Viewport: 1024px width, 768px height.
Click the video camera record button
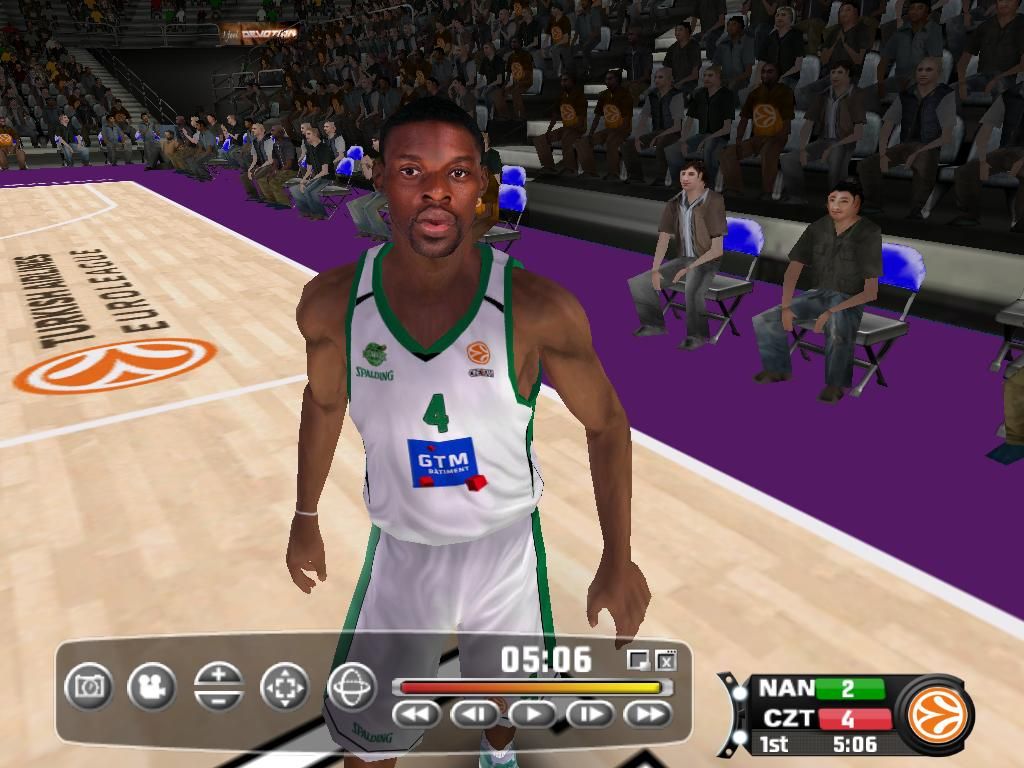tap(152, 687)
